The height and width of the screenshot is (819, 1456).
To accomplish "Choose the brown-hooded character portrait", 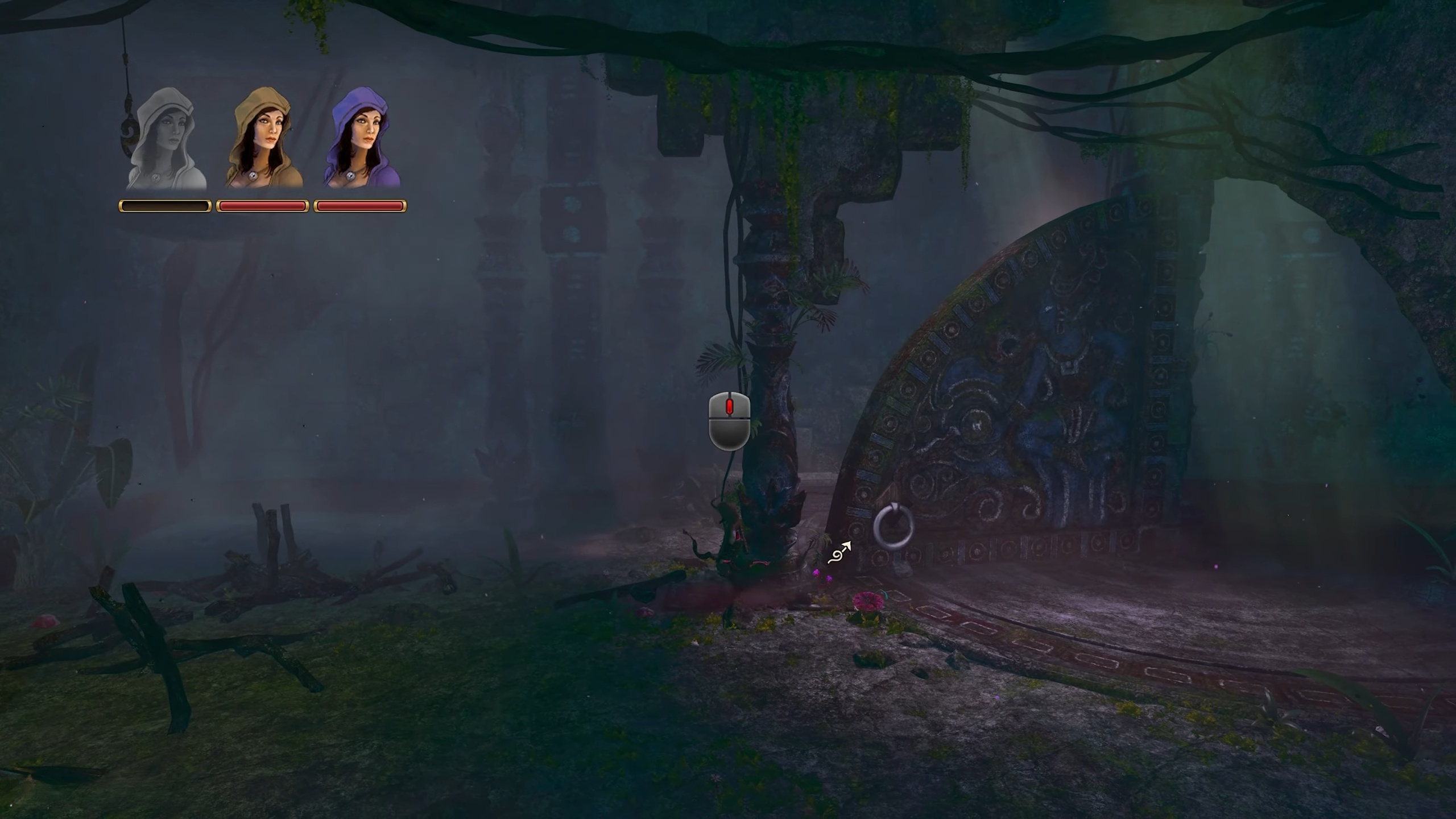I will [x=264, y=139].
